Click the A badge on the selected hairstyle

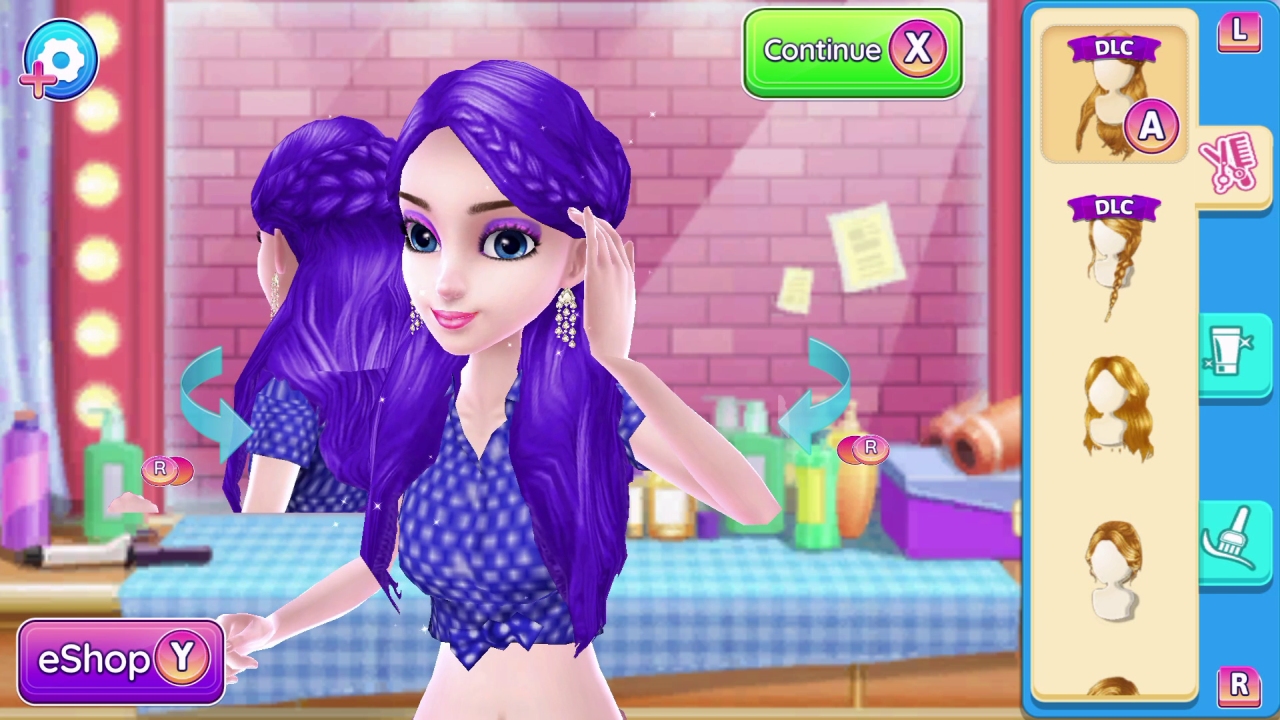point(1150,125)
